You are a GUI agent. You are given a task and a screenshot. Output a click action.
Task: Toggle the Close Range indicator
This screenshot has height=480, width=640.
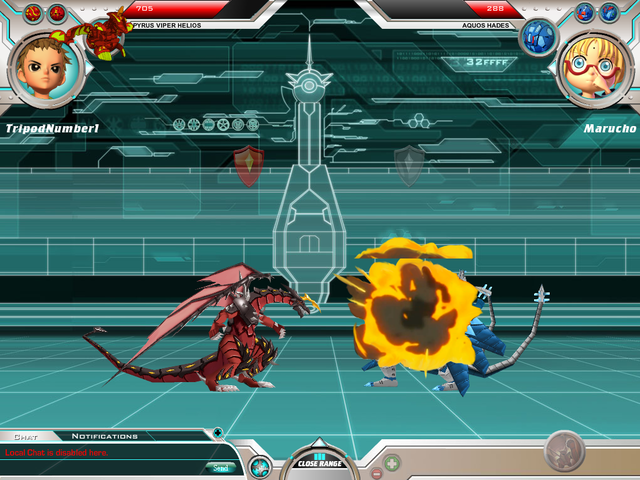tap(319, 461)
